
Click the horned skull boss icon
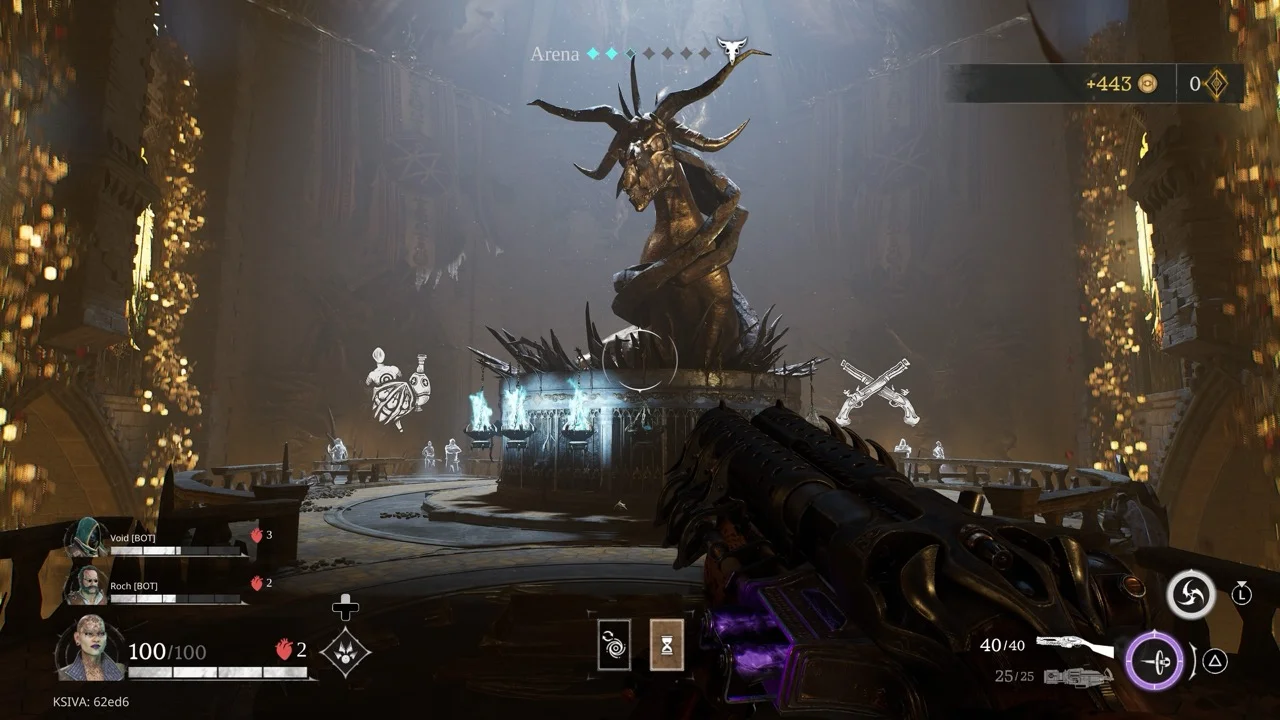click(x=733, y=49)
